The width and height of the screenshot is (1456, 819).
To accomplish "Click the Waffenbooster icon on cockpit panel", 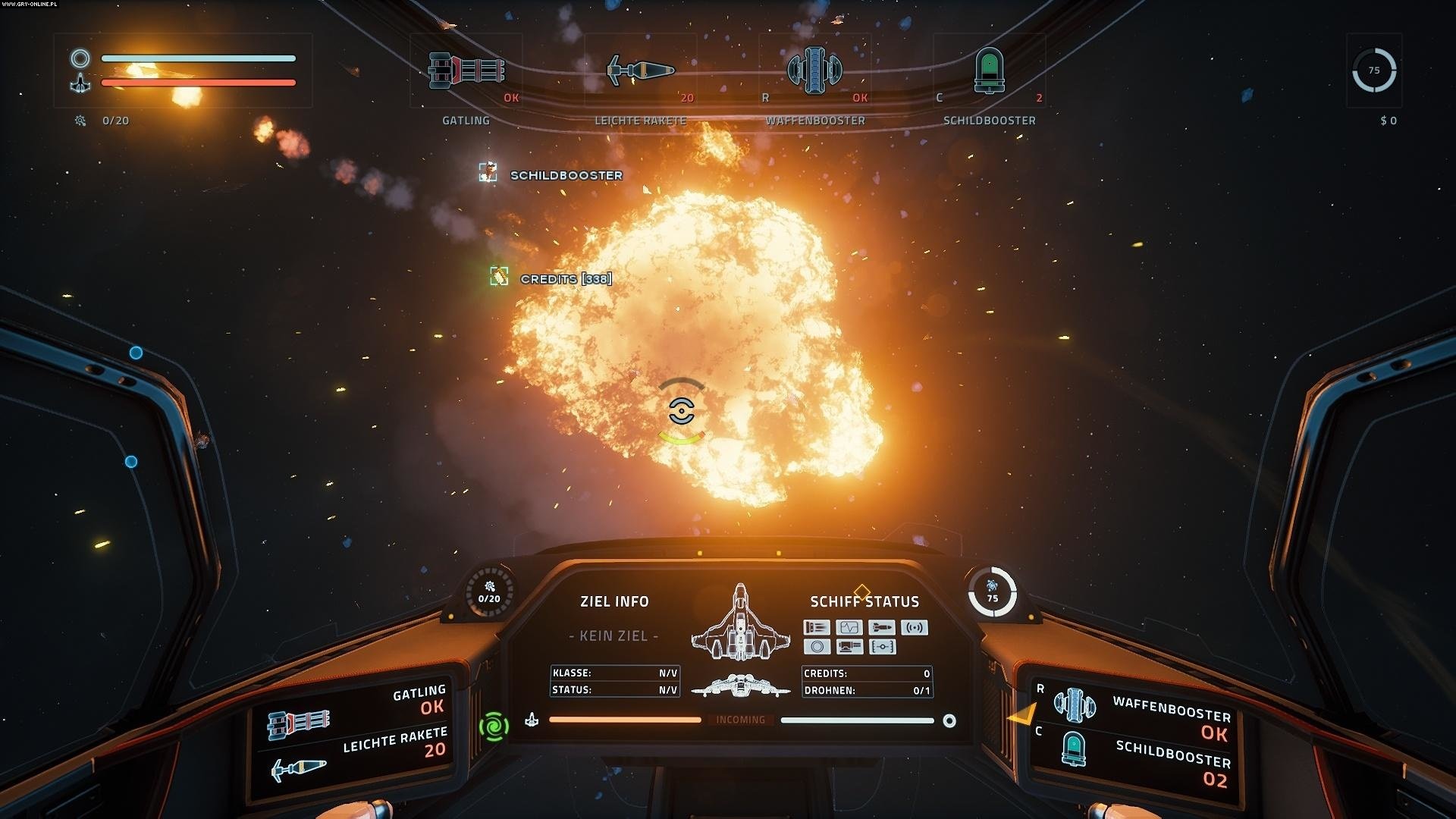I will tap(1075, 704).
